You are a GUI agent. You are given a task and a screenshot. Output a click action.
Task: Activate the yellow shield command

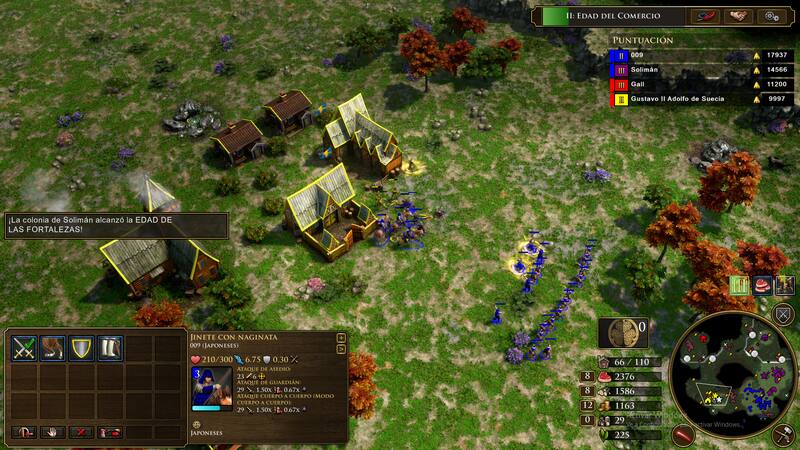81,348
